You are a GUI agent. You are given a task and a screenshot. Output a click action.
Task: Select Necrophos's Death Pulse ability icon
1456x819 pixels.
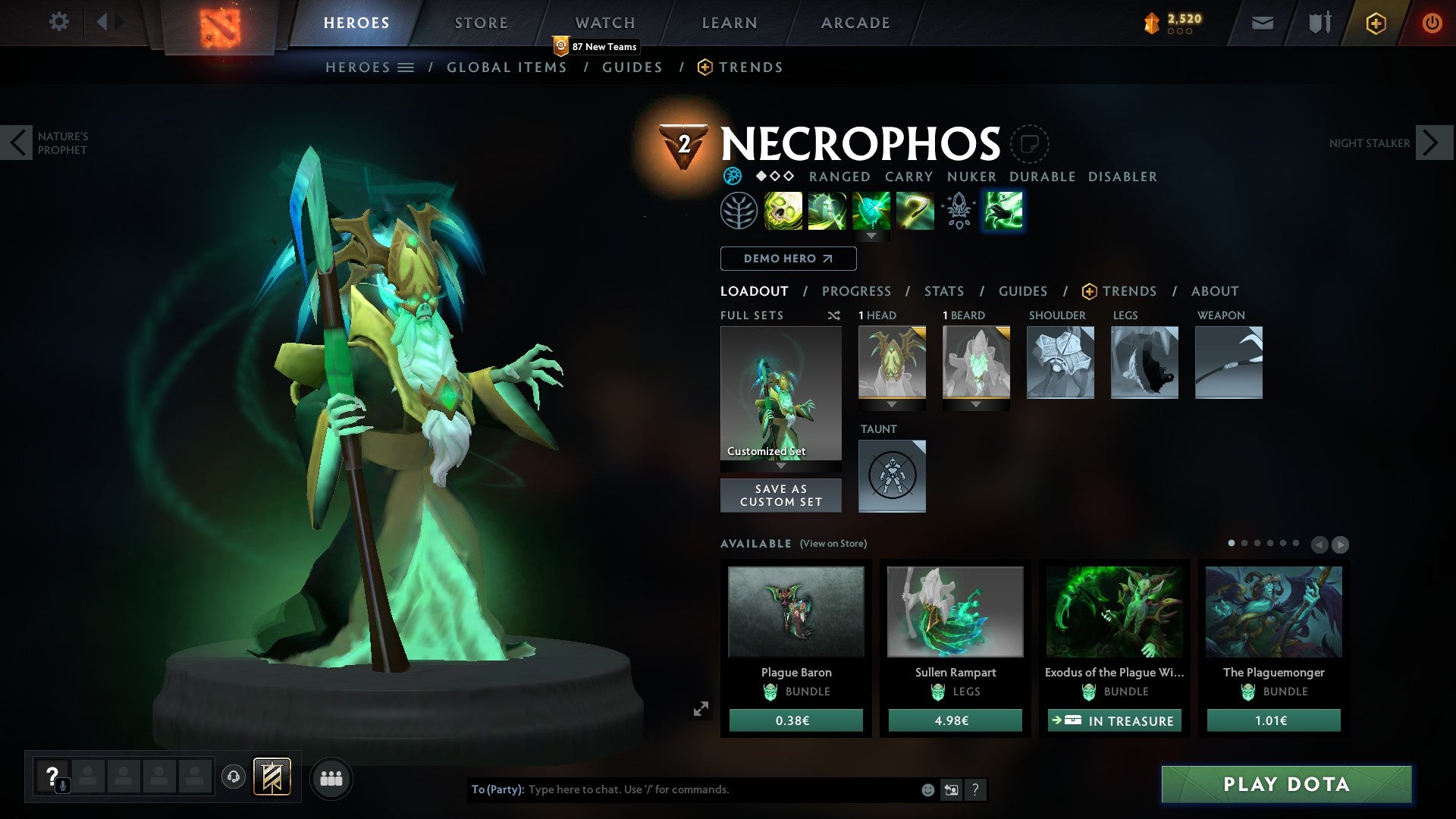(x=782, y=211)
